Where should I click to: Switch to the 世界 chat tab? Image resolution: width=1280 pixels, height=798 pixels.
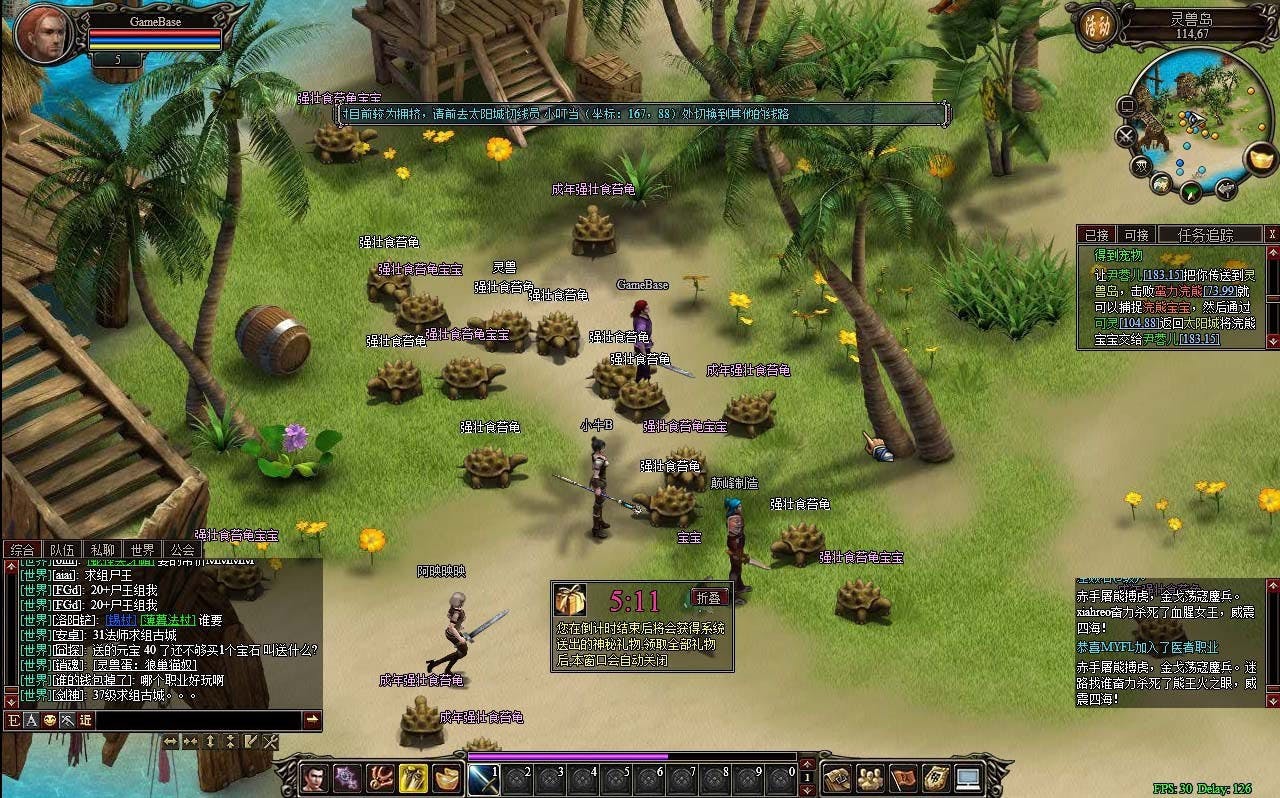142,550
